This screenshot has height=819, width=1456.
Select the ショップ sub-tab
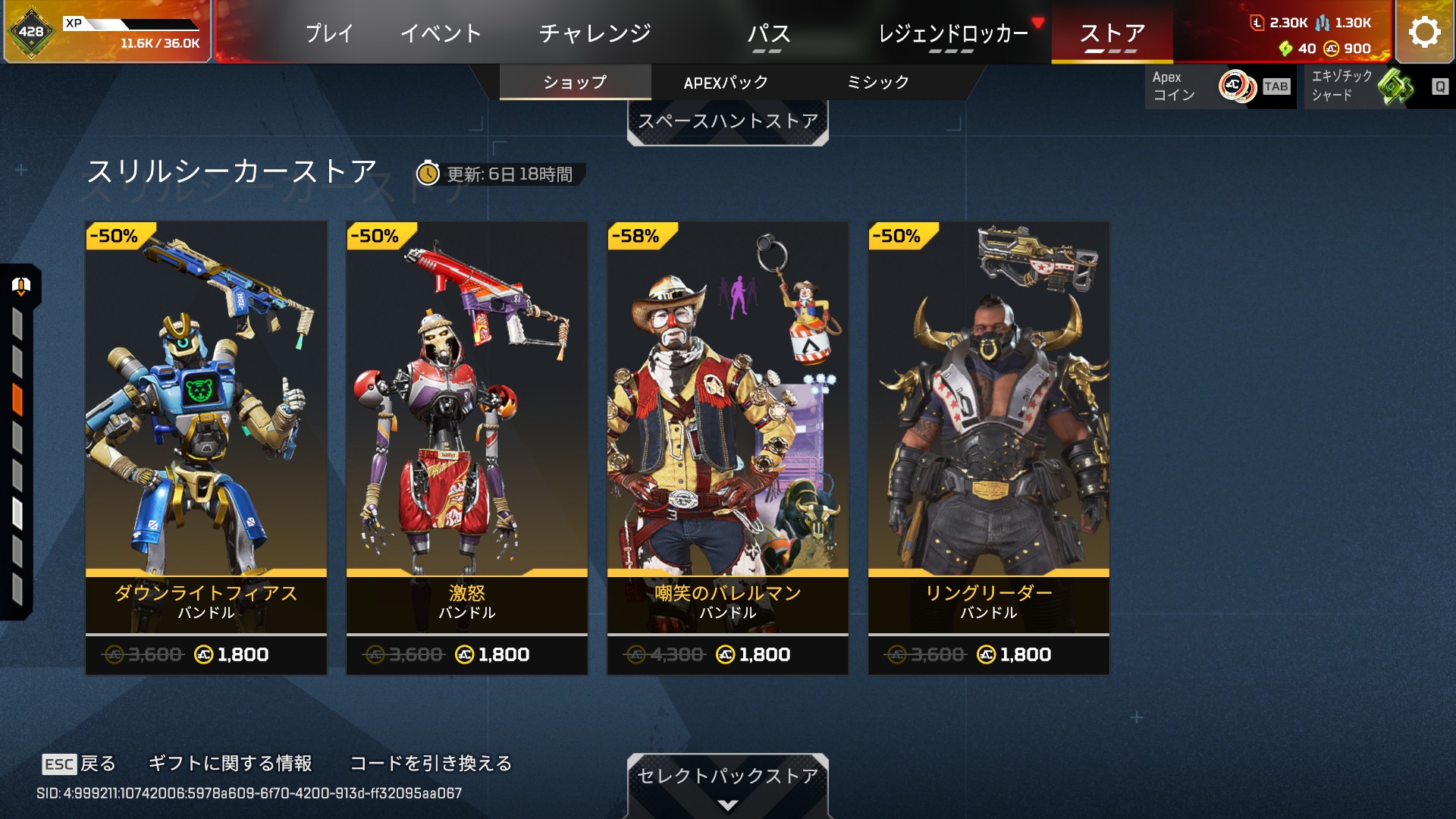[575, 82]
